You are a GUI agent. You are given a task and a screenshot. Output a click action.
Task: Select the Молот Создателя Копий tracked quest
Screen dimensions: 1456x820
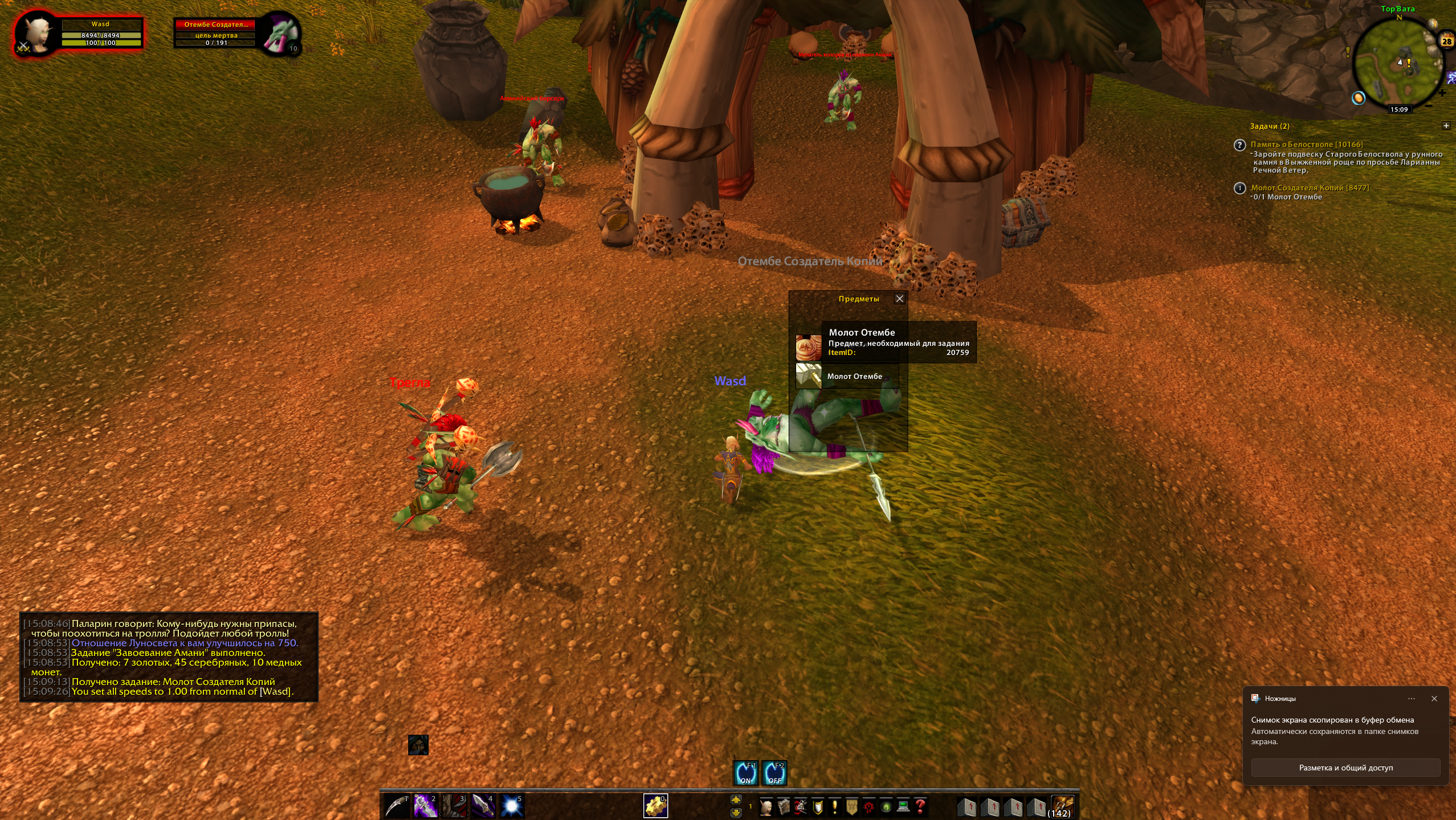pos(1310,188)
